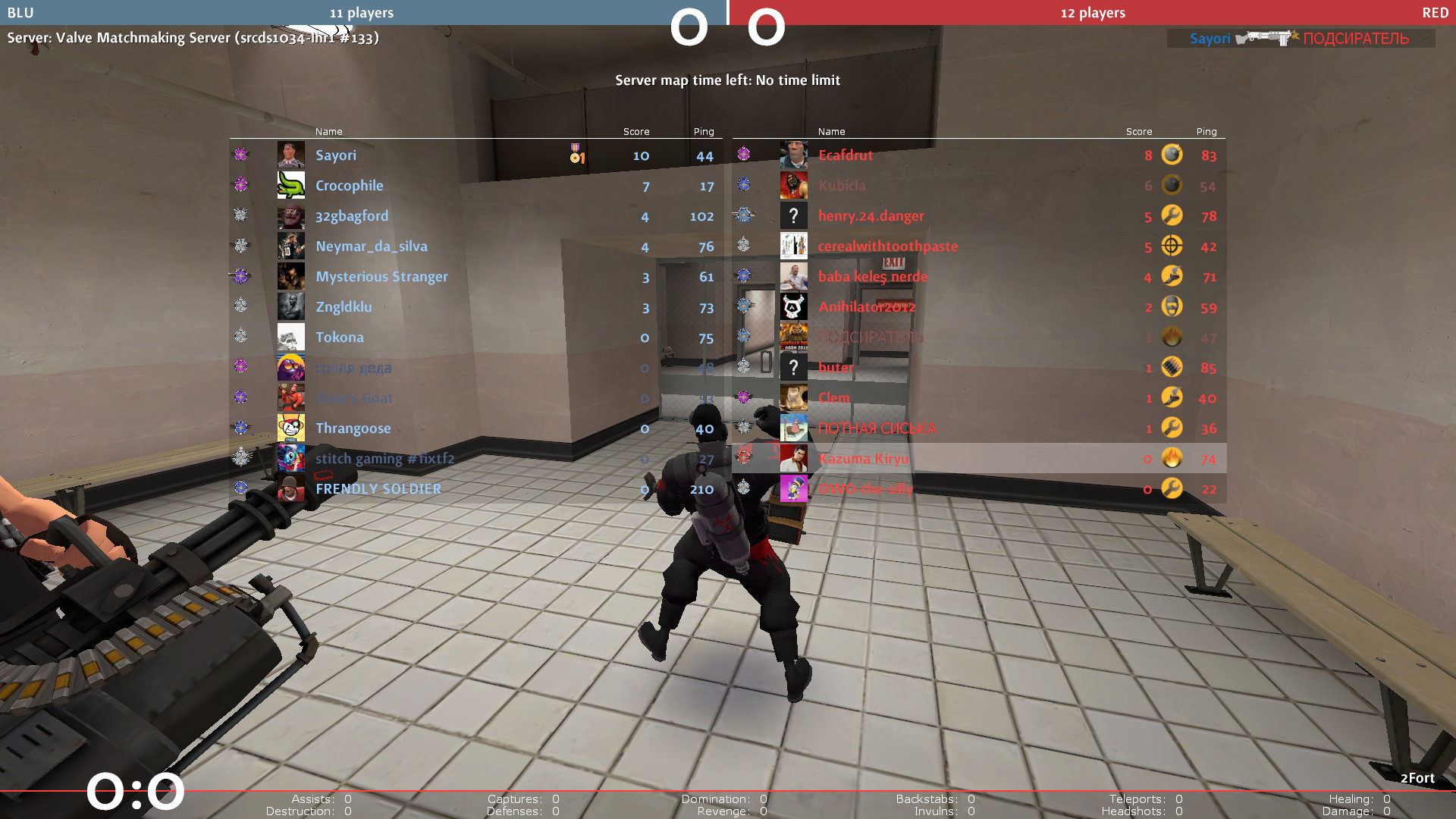Click the RED team header
This screenshot has width=1456, height=819.
coord(1434,12)
